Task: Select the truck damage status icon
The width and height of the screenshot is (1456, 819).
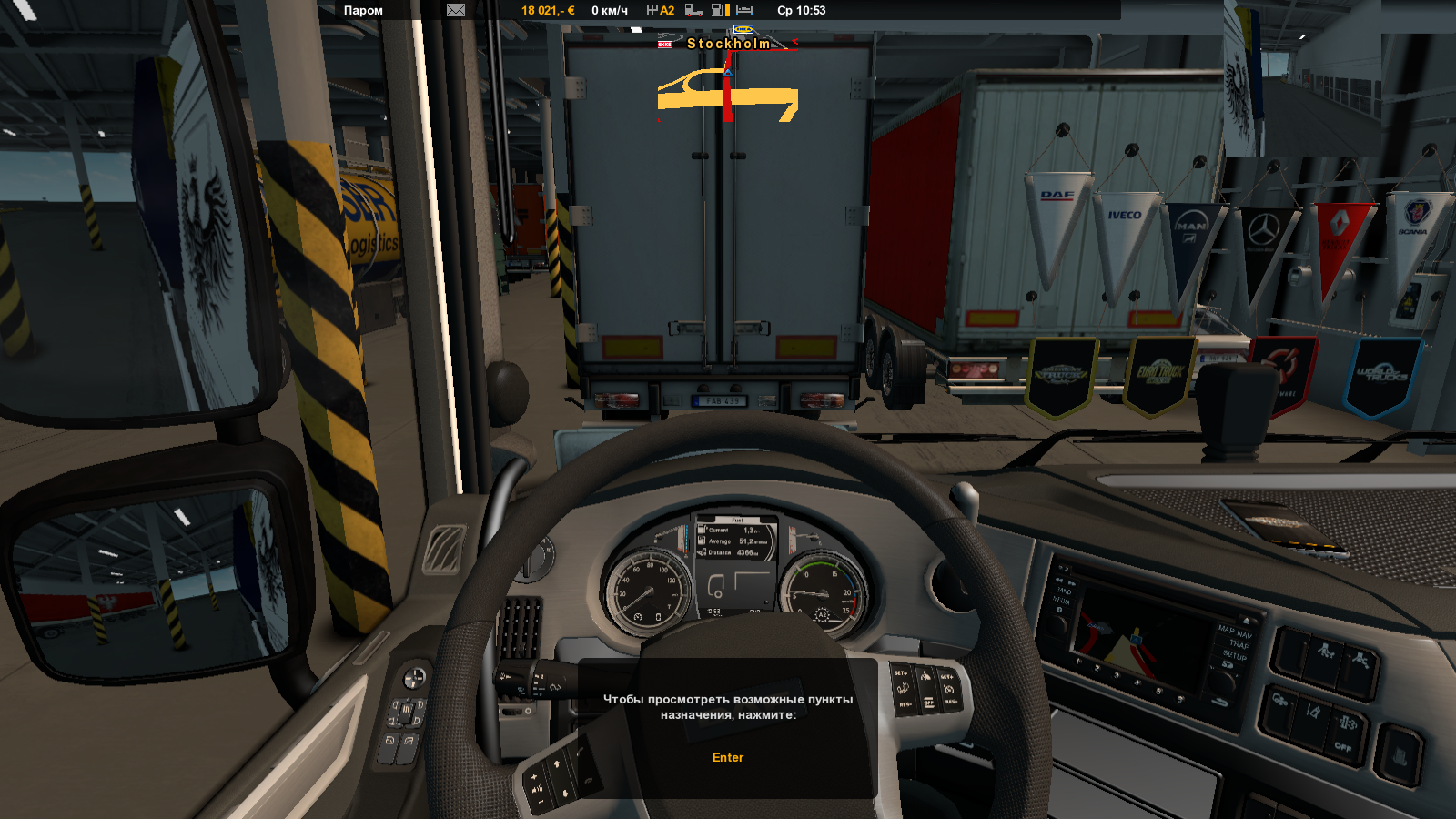Action: point(693,11)
